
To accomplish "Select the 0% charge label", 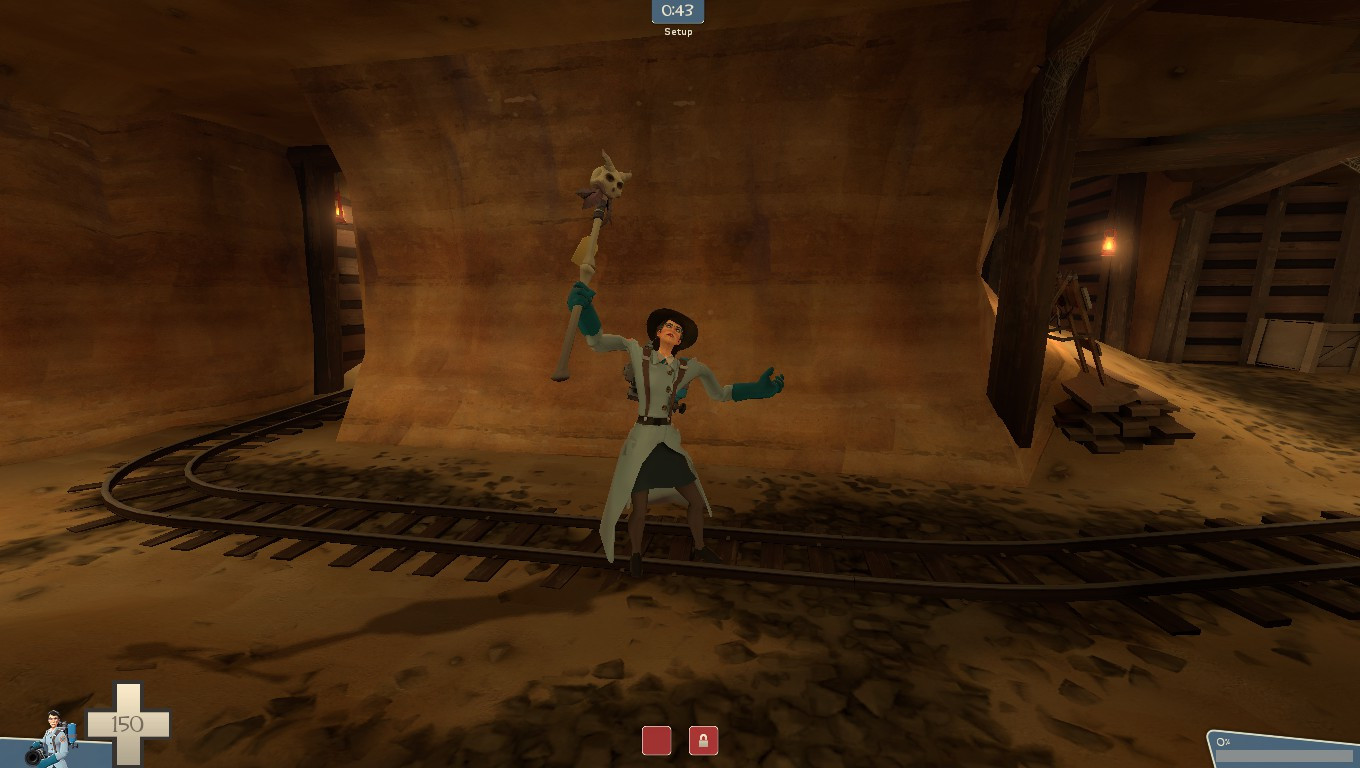I will click(1222, 741).
